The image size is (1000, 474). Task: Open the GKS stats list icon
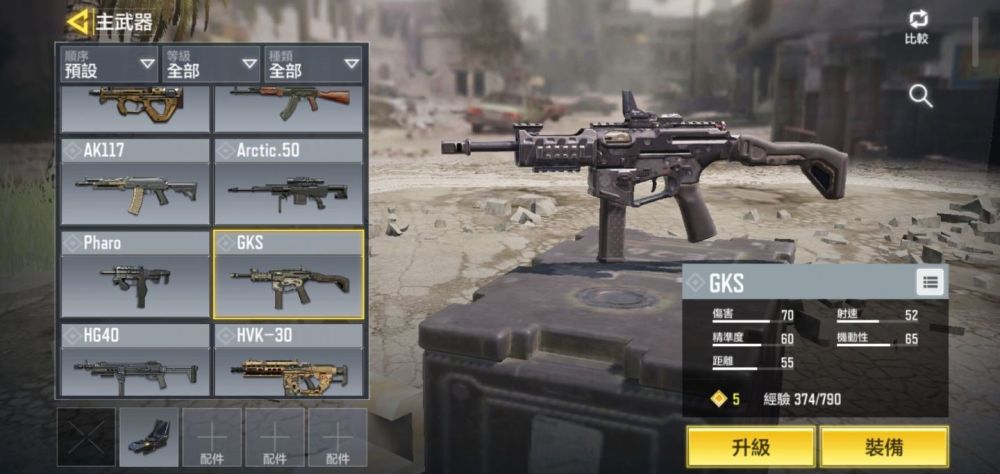tap(930, 282)
